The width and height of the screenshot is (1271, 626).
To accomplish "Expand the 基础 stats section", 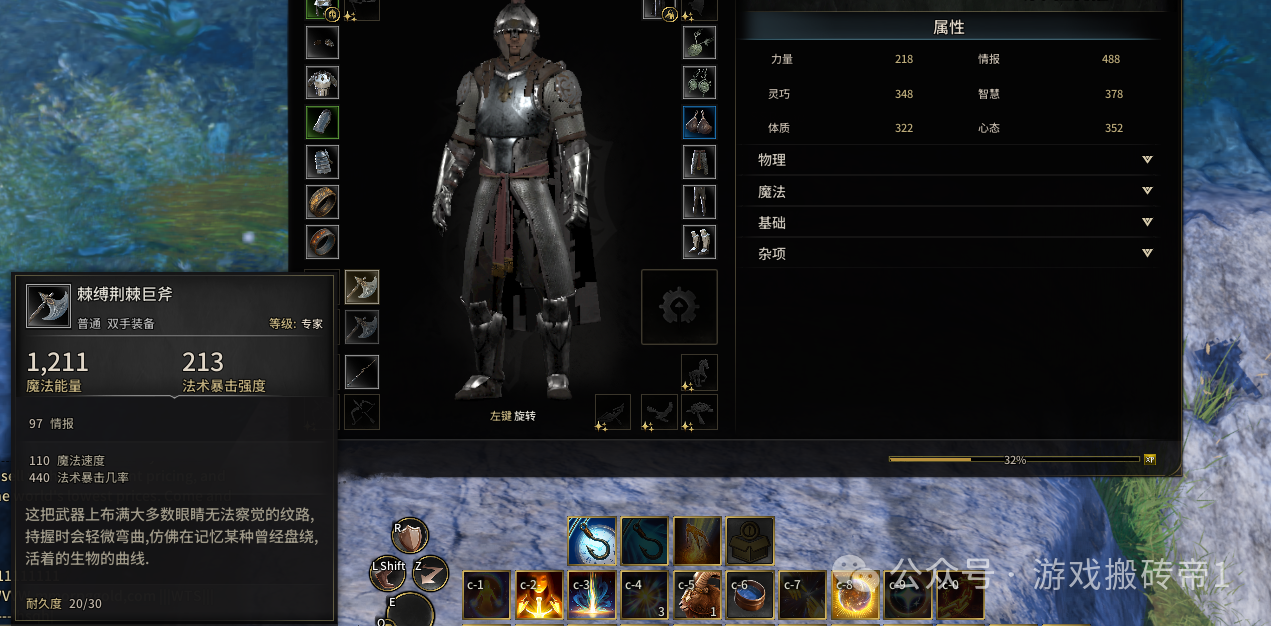I will pos(1147,222).
